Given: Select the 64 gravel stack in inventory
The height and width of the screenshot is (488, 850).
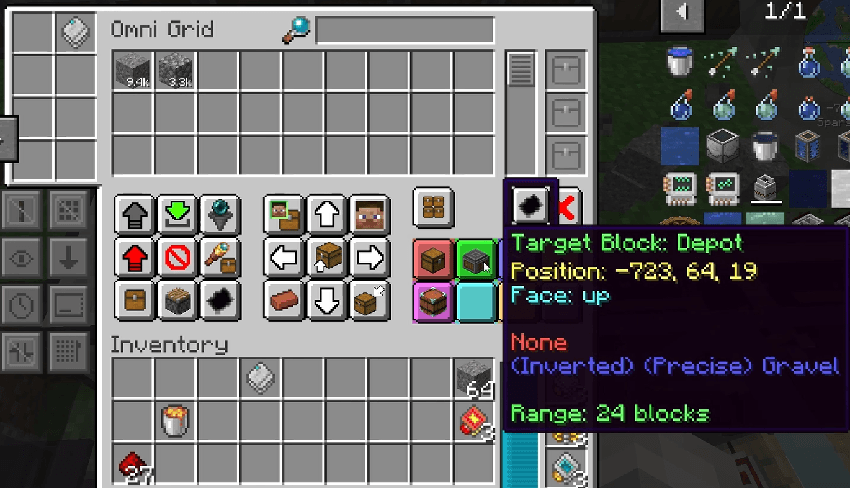Looking at the screenshot, I should 474,377.
